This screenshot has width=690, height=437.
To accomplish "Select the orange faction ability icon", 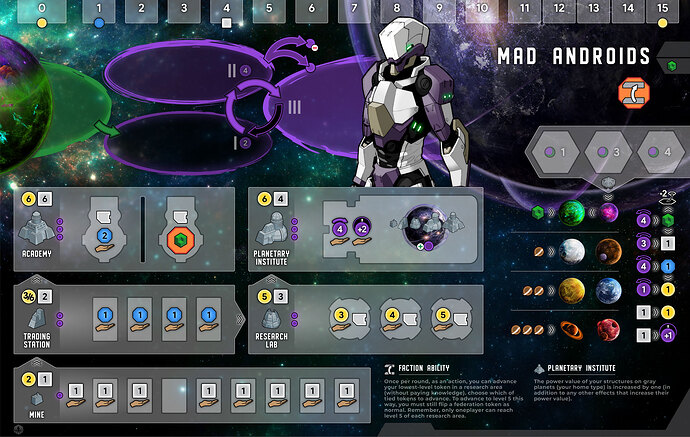I will [x=633, y=93].
